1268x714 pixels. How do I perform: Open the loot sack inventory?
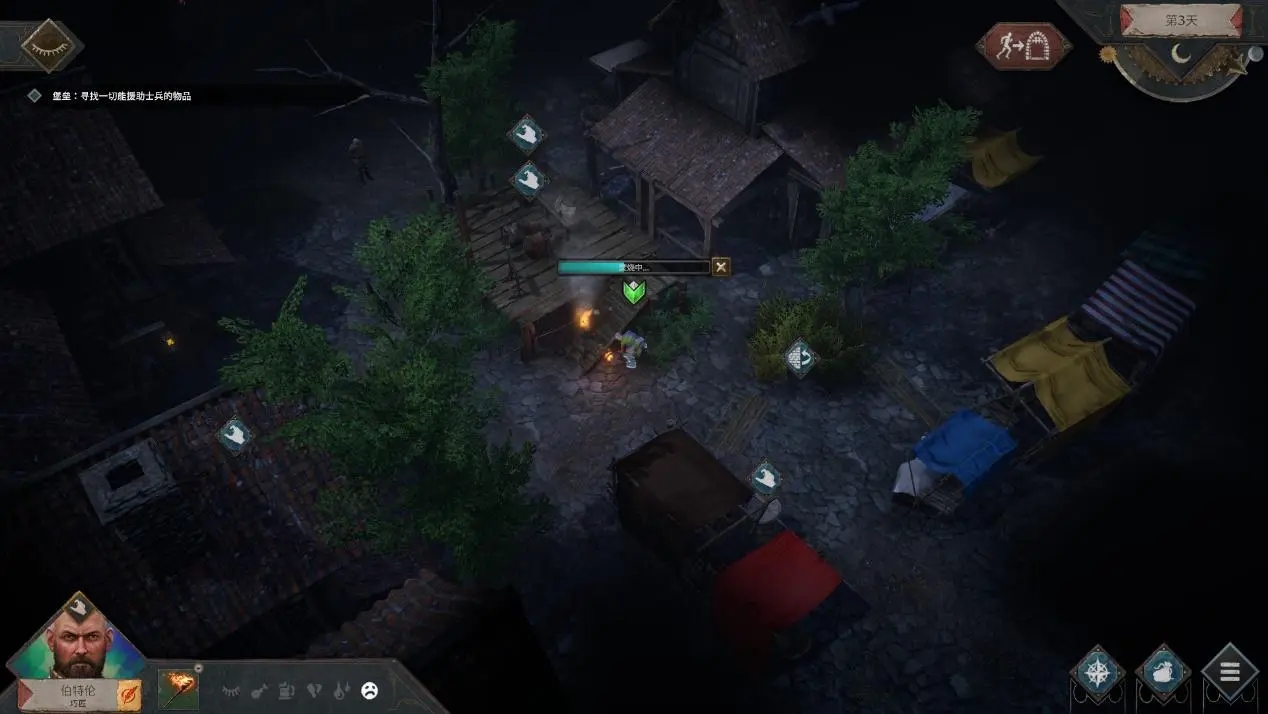1163,672
